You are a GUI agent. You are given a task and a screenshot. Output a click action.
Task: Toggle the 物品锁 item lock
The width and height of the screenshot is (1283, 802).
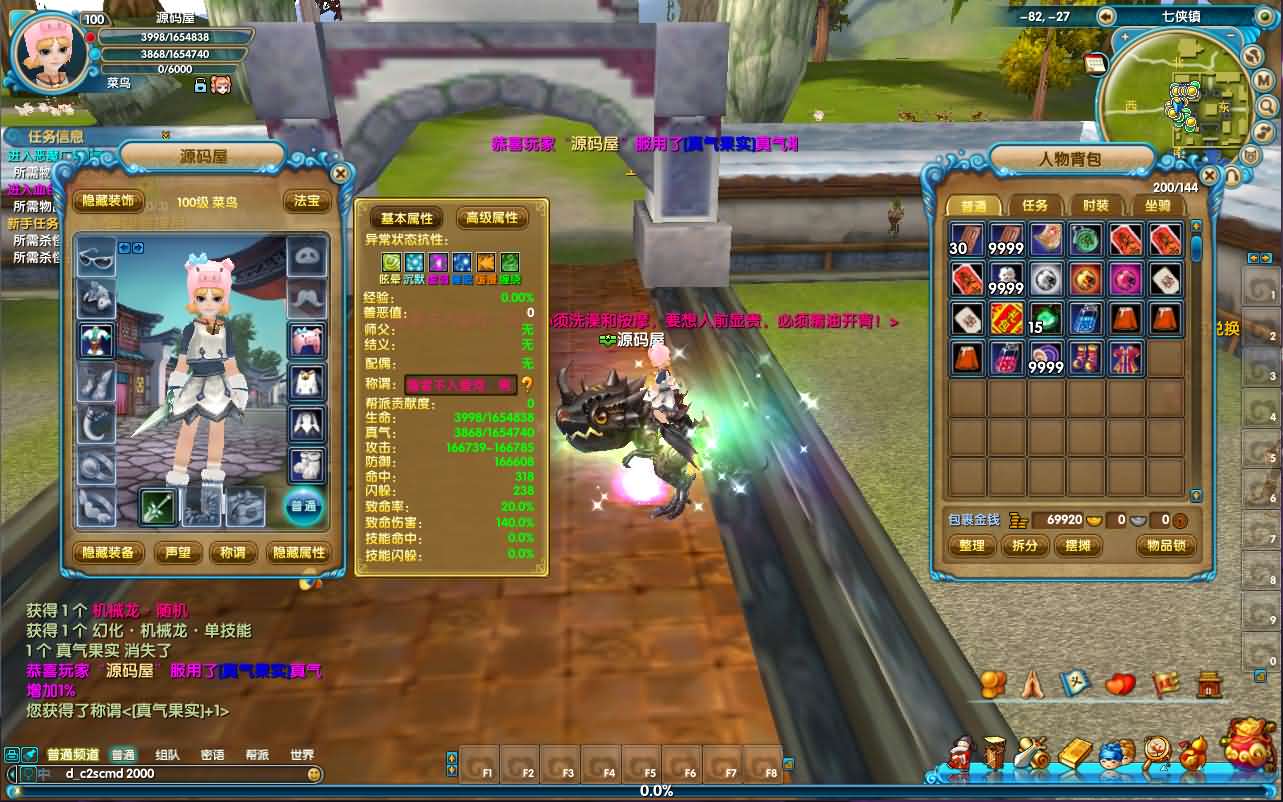point(1166,545)
